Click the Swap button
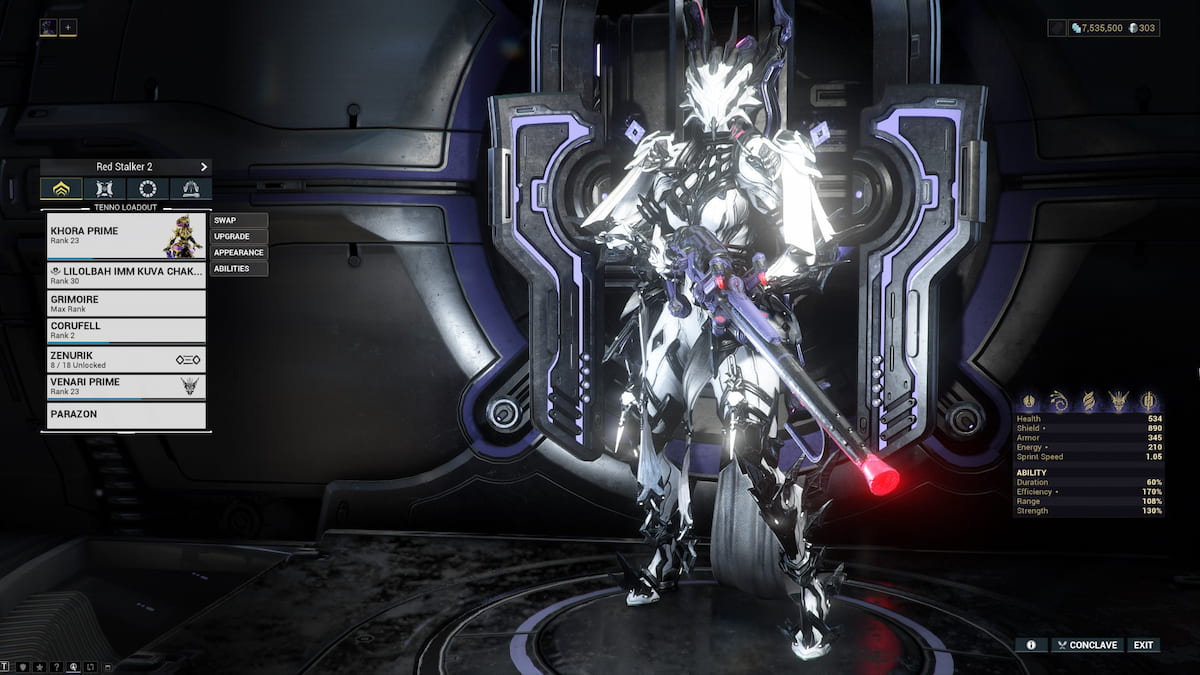The height and width of the screenshot is (675, 1200). [x=239, y=220]
